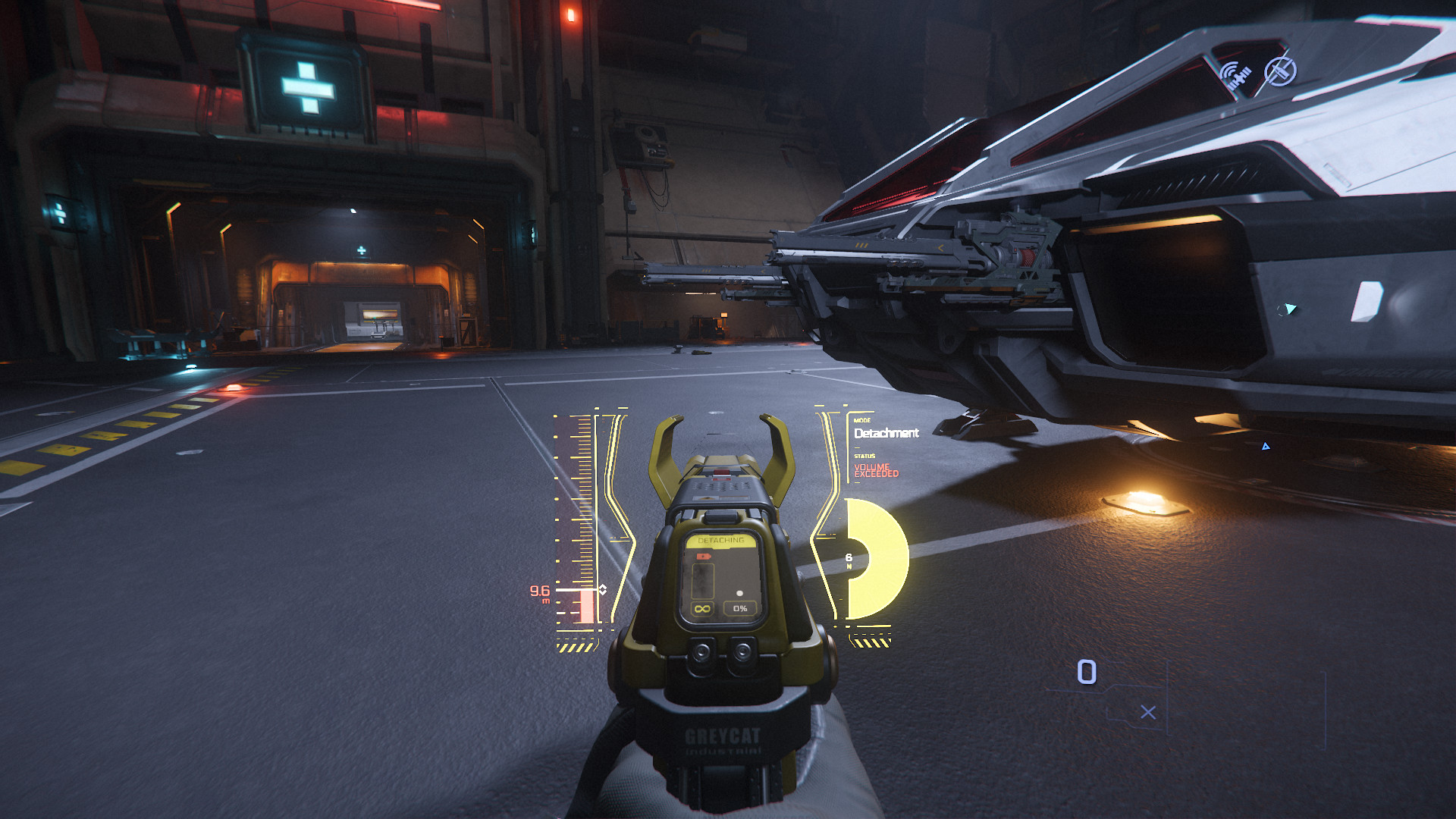Select the Detachment mode label

[x=886, y=433]
